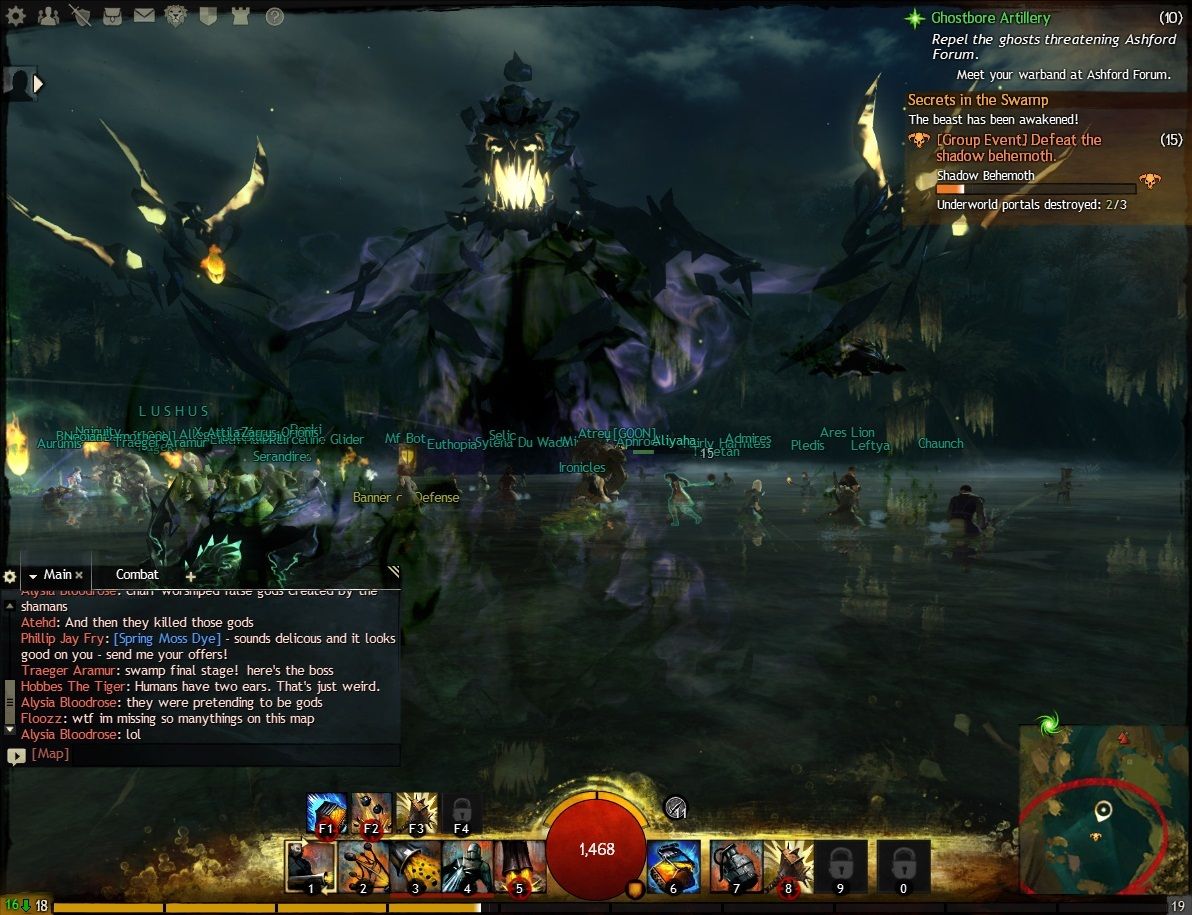Open the castle tower WvW icon
This screenshot has width=1192, height=915.
pos(240,16)
